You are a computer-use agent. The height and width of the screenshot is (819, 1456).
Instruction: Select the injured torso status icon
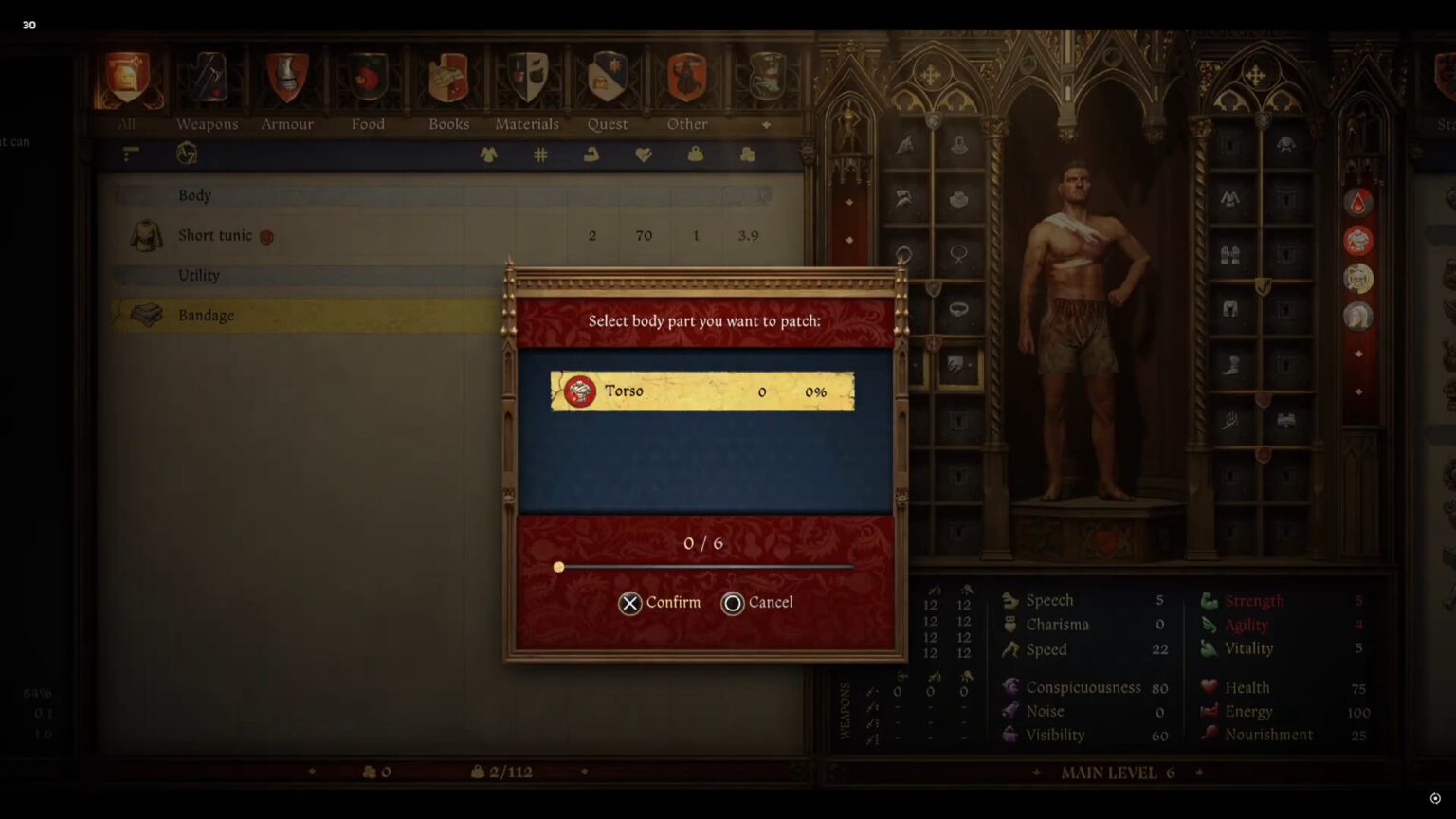(x=1358, y=240)
